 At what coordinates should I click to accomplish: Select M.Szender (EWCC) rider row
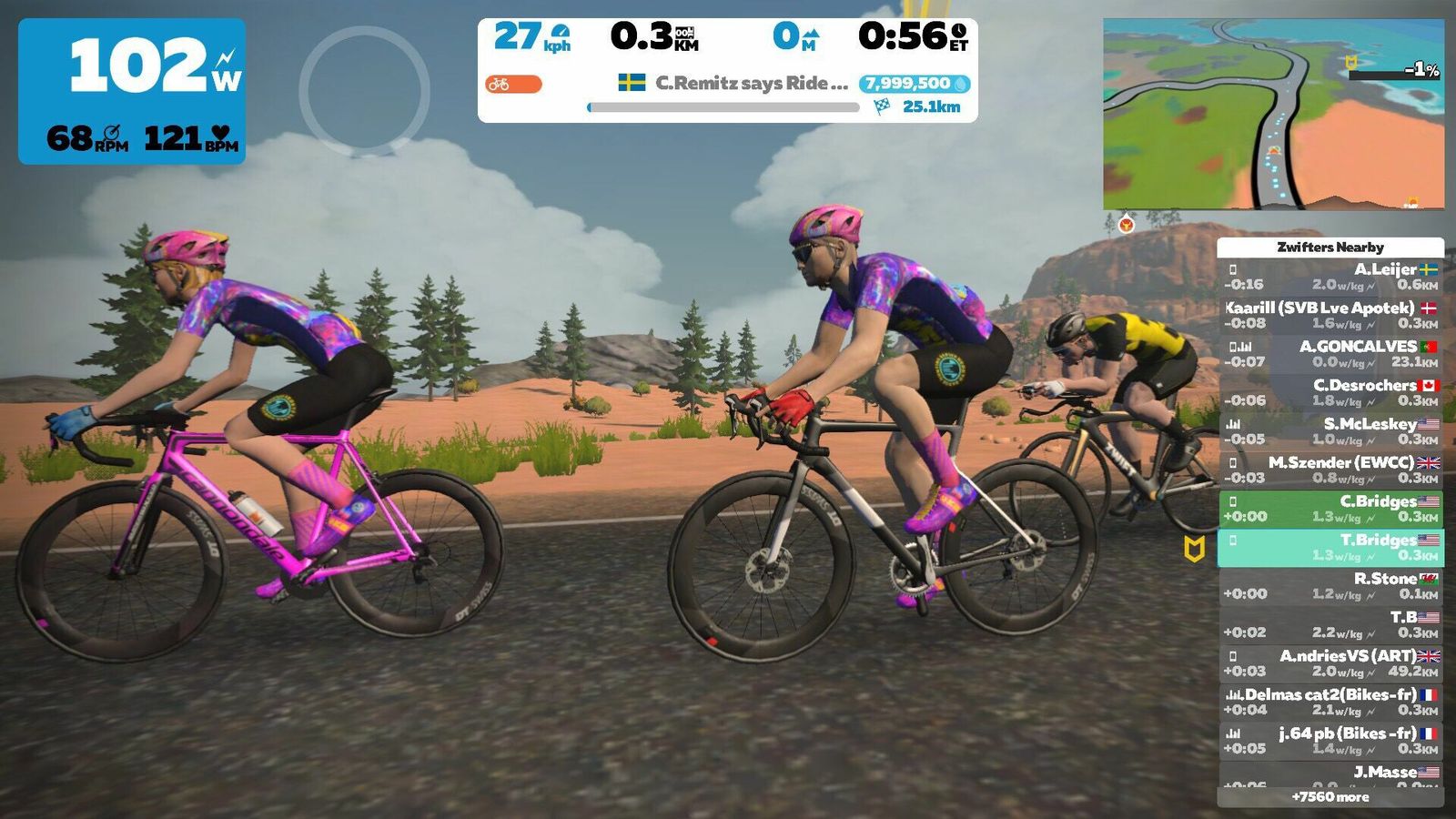(x=1330, y=470)
